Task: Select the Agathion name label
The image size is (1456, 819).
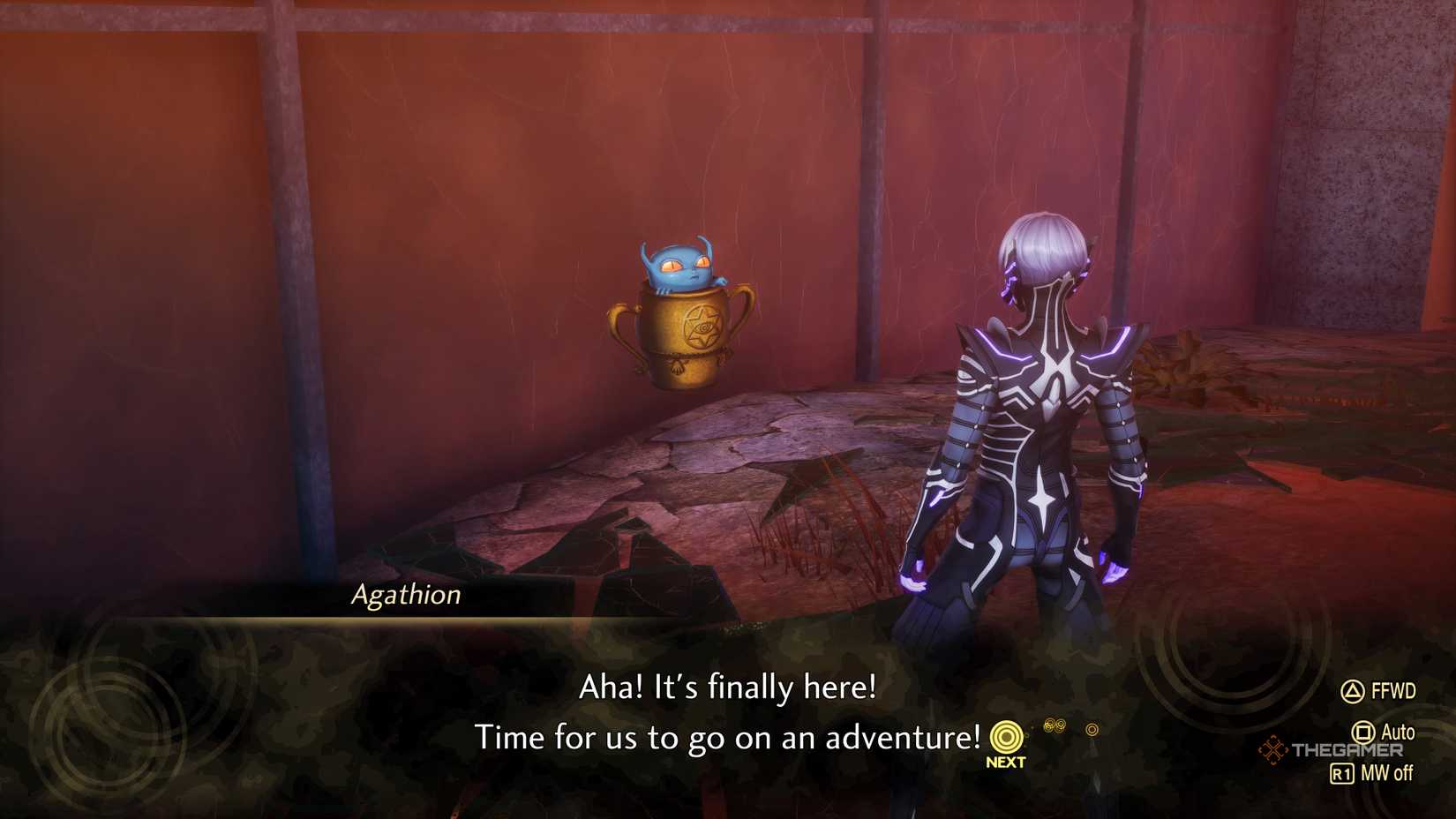Action: 408,595
